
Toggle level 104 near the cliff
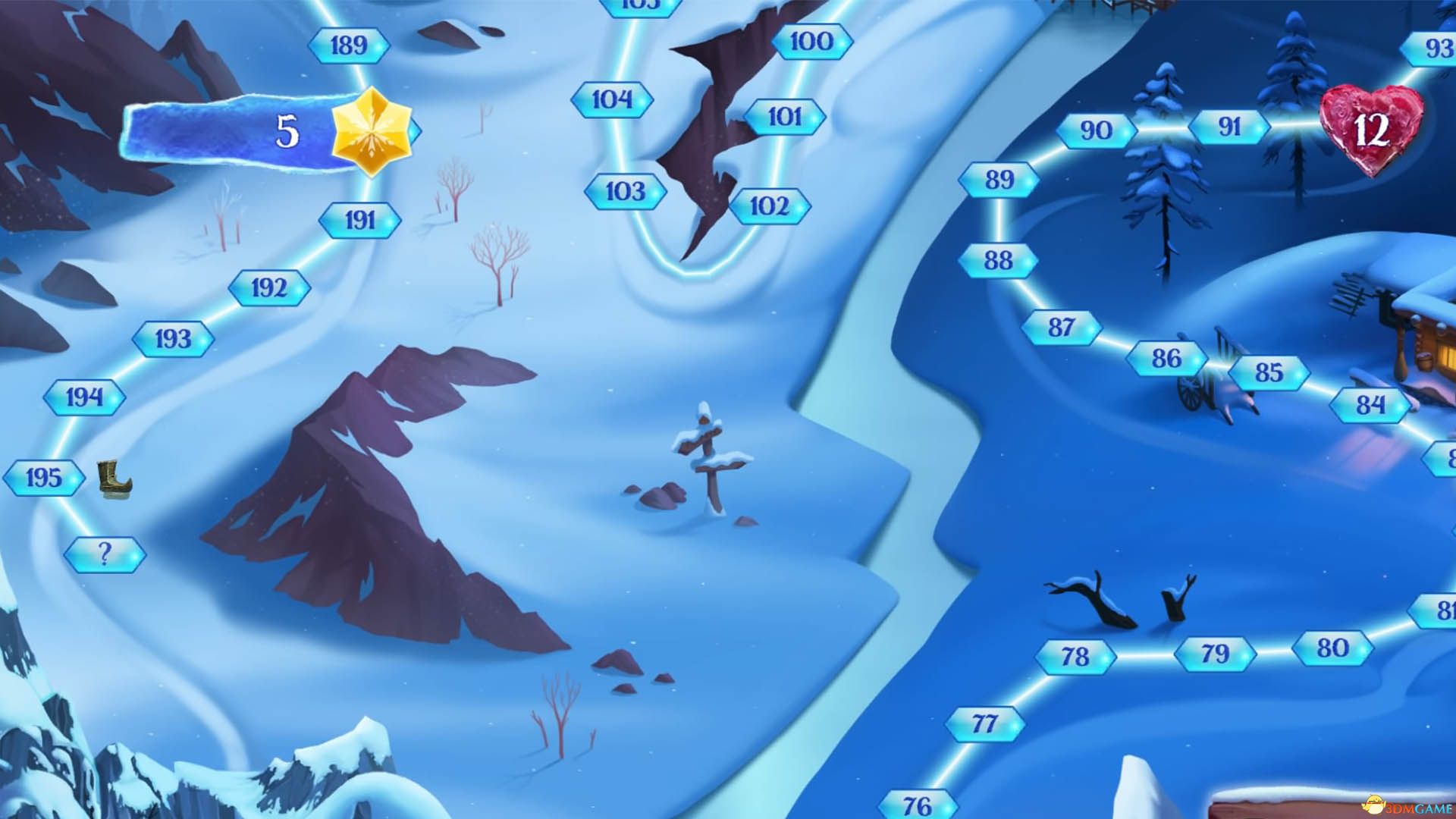point(611,98)
